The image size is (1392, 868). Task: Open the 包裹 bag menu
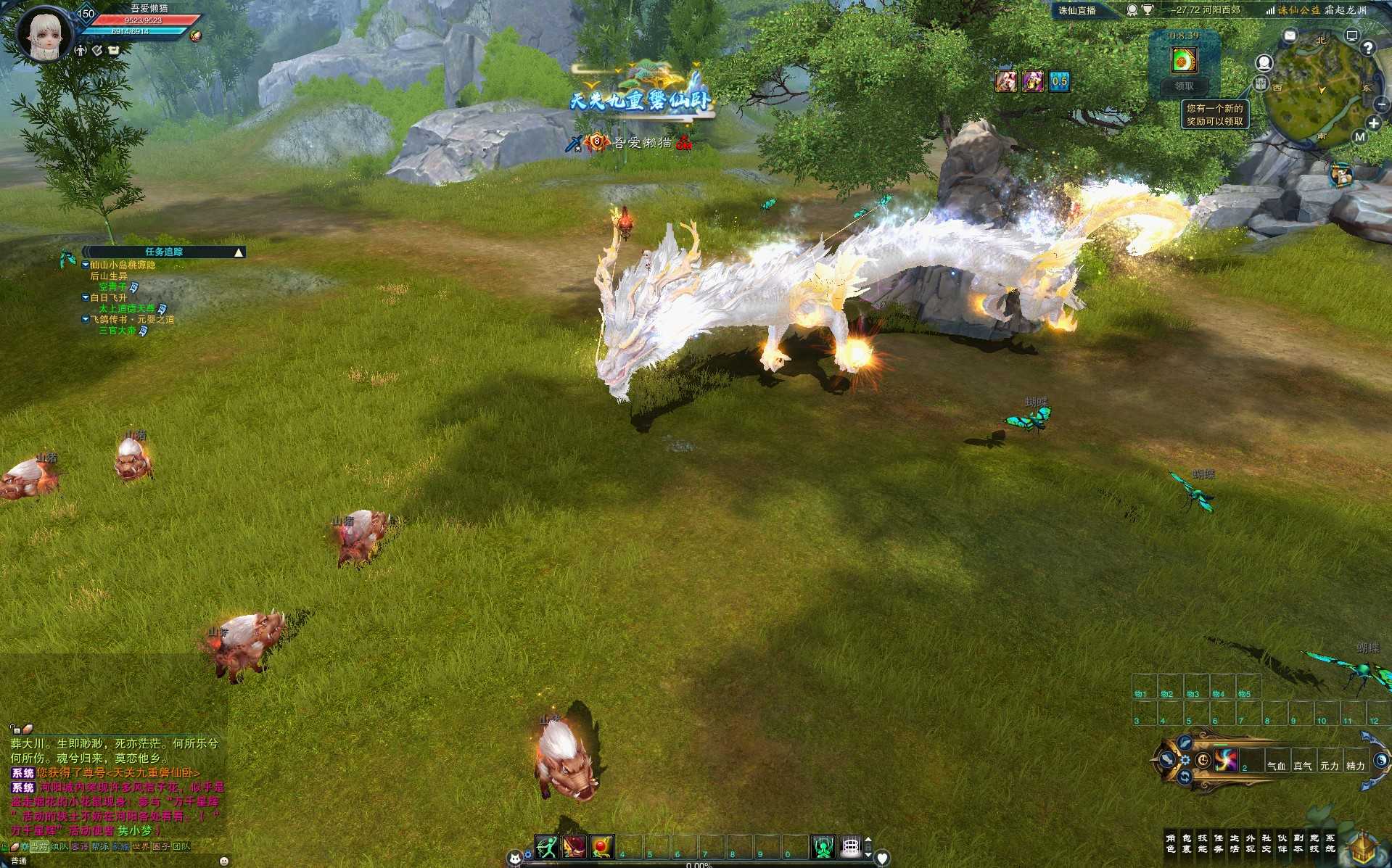coord(1186,843)
